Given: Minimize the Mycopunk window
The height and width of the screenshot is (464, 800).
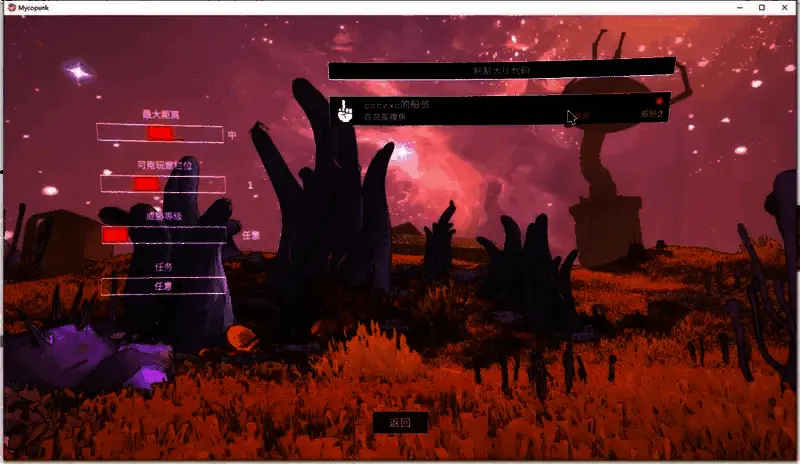Looking at the screenshot, I should click(x=737, y=7).
